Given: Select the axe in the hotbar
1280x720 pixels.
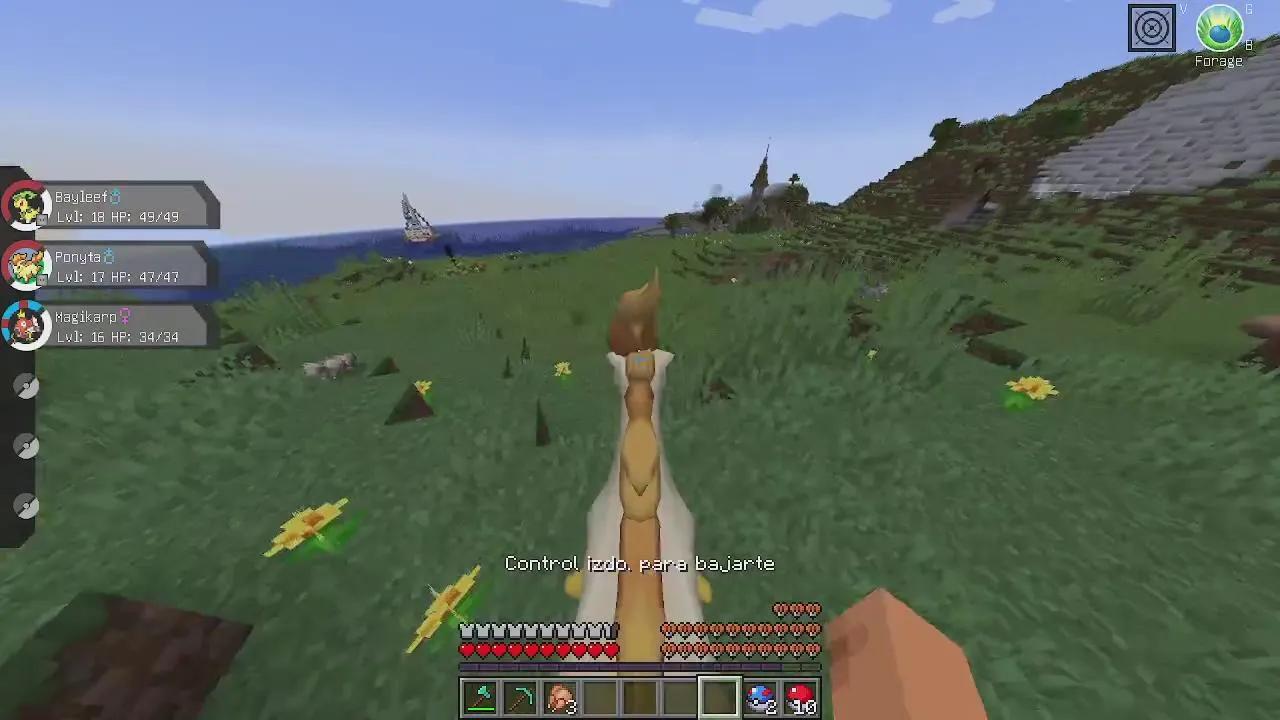Looking at the screenshot, I should click(x=480, y=697).
